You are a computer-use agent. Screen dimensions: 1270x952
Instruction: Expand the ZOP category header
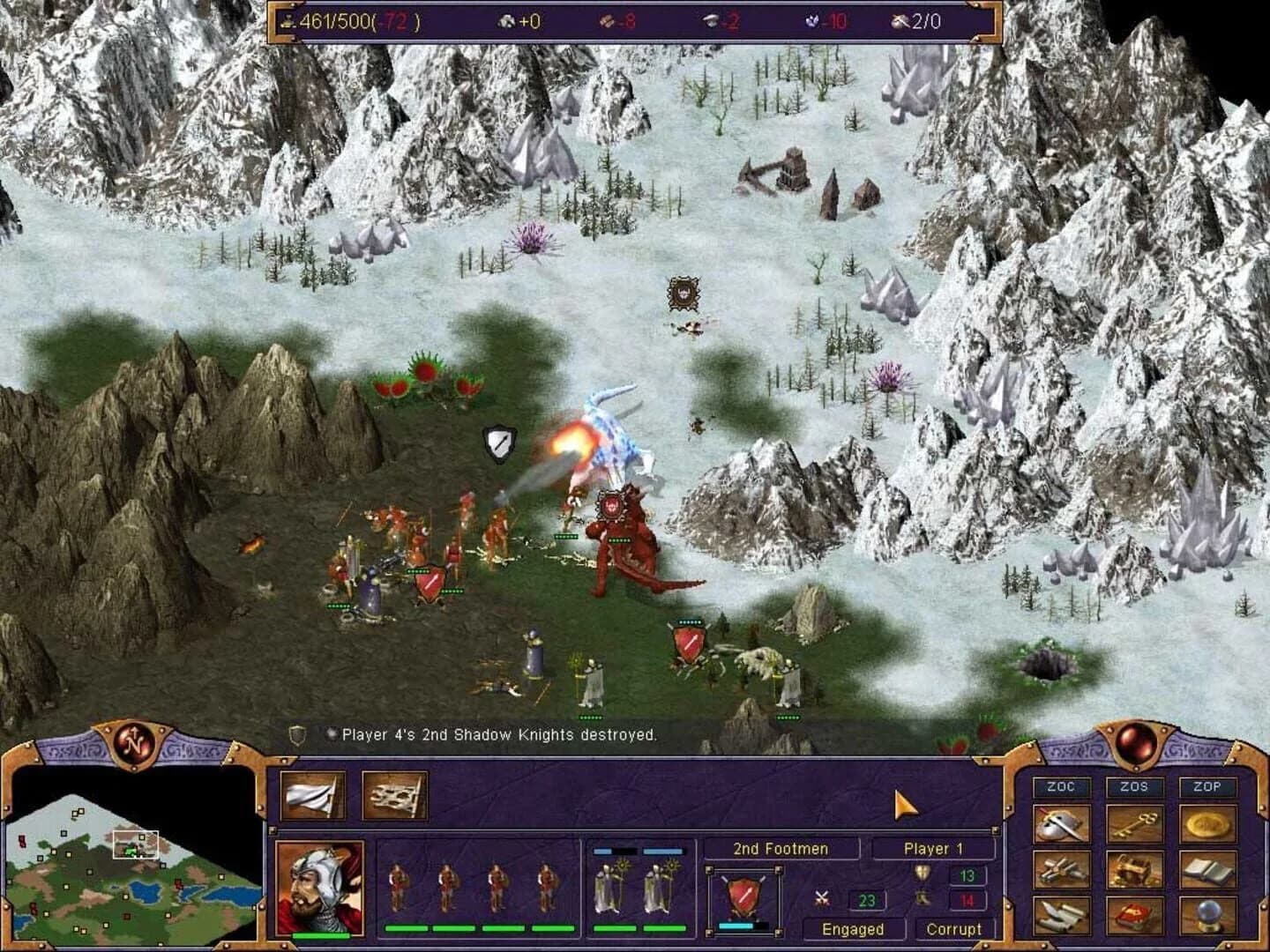tap(1208, 786)
